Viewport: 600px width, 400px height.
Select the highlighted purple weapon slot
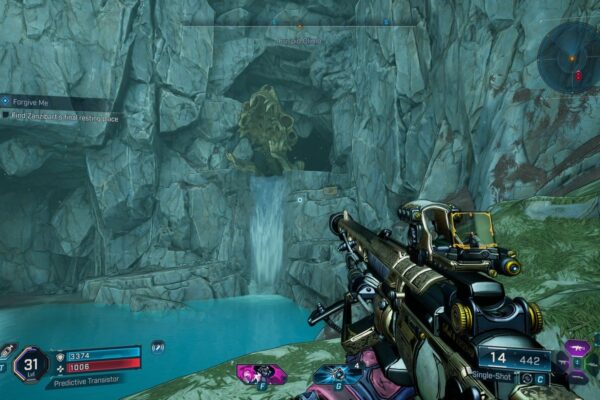[x=577, y=349]
